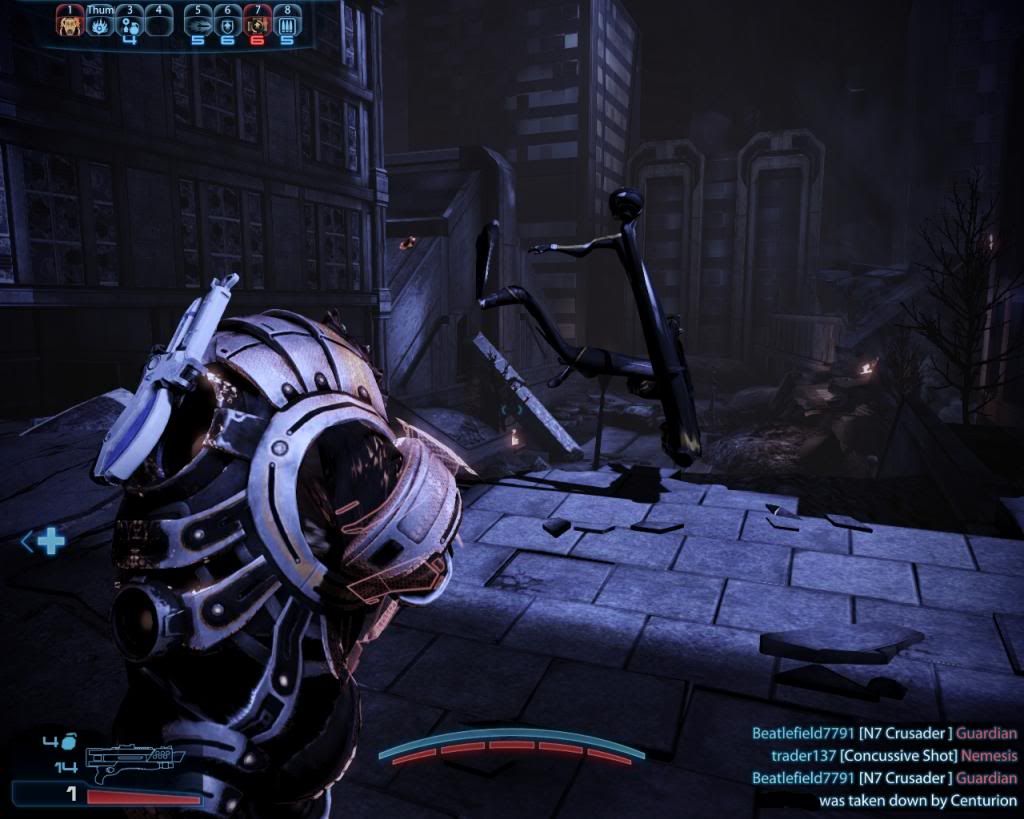This screenshot has width=1024, height=819.
Task: Activate the krogan head power in slot 1
Action: click(x=69, y=25)
